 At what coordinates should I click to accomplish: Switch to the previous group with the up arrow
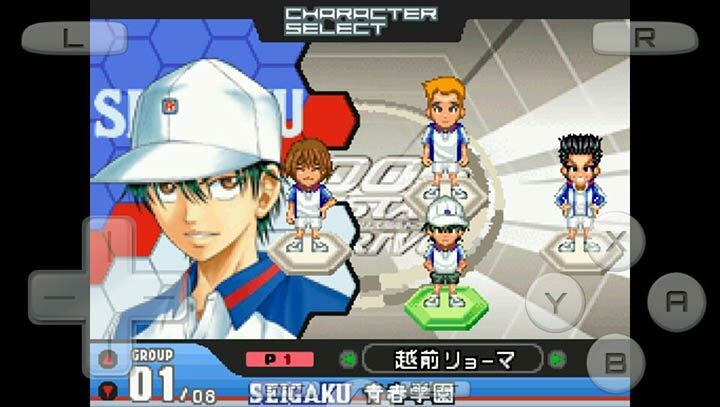tap(110, 360)
